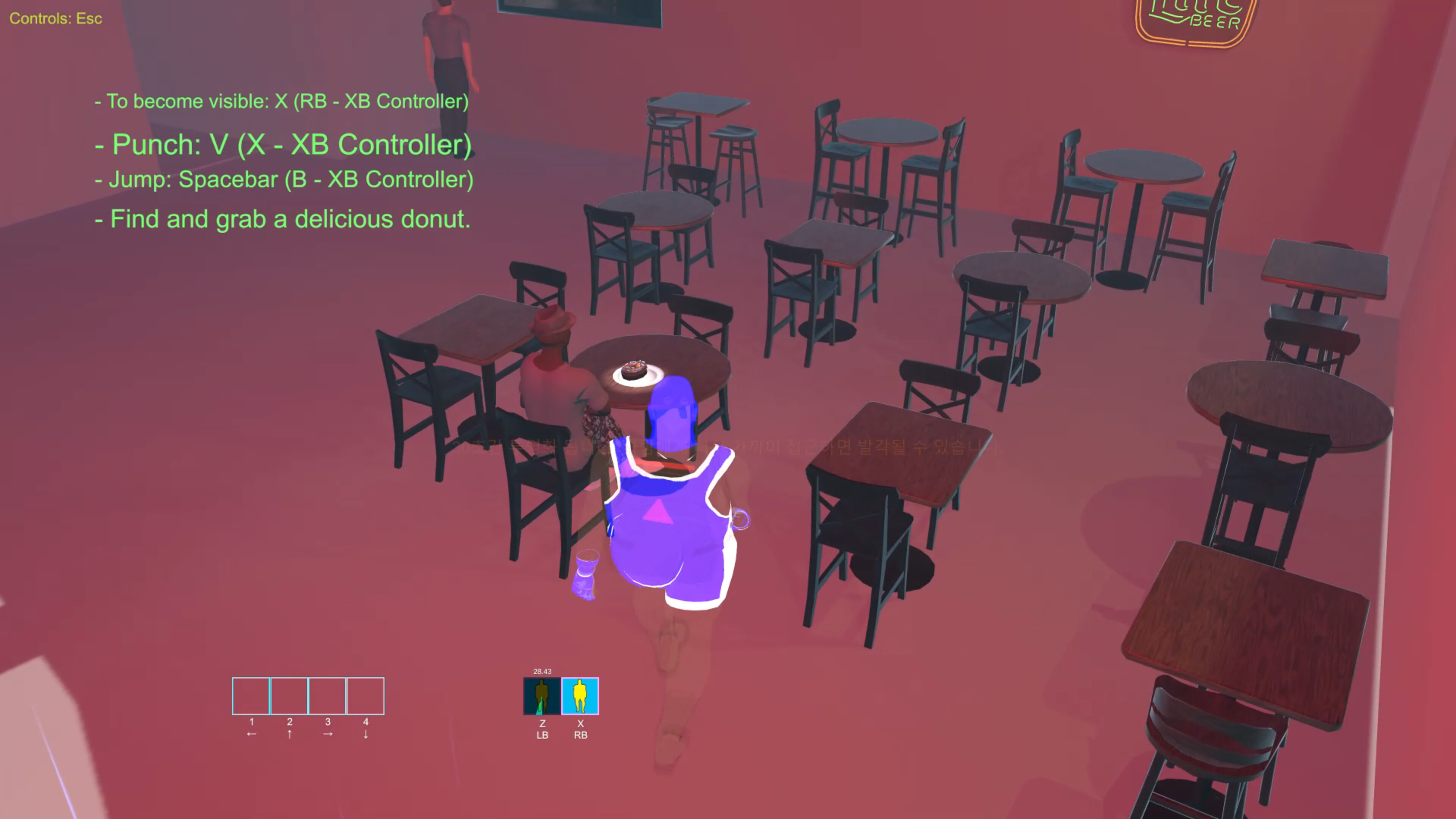Select inventory slot 1 with left arrow
Image resolution: width=1456 pixels, height=819 pixels.
(250, 696)
